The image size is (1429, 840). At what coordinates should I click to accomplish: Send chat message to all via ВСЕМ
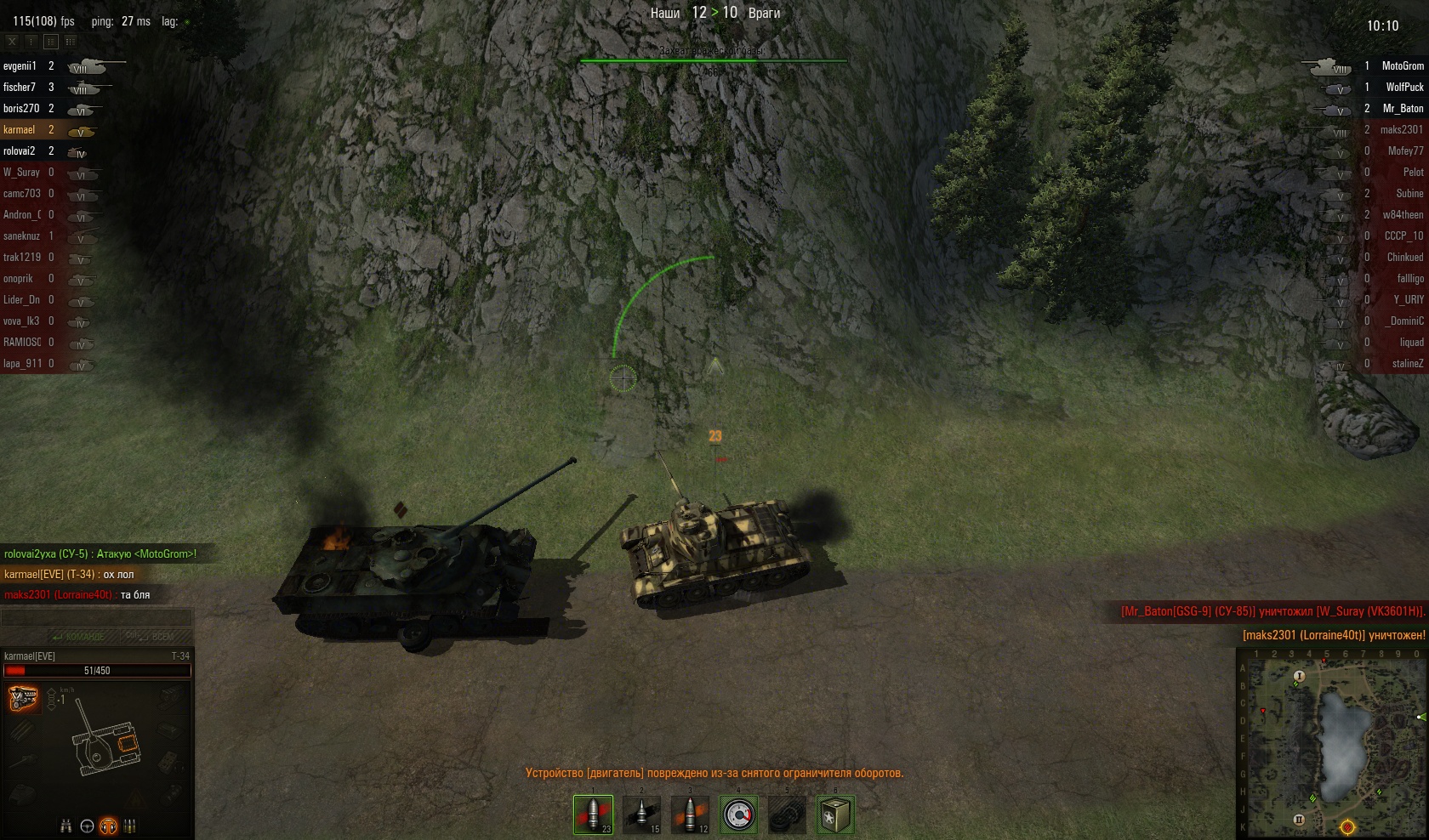click(151, 637)
